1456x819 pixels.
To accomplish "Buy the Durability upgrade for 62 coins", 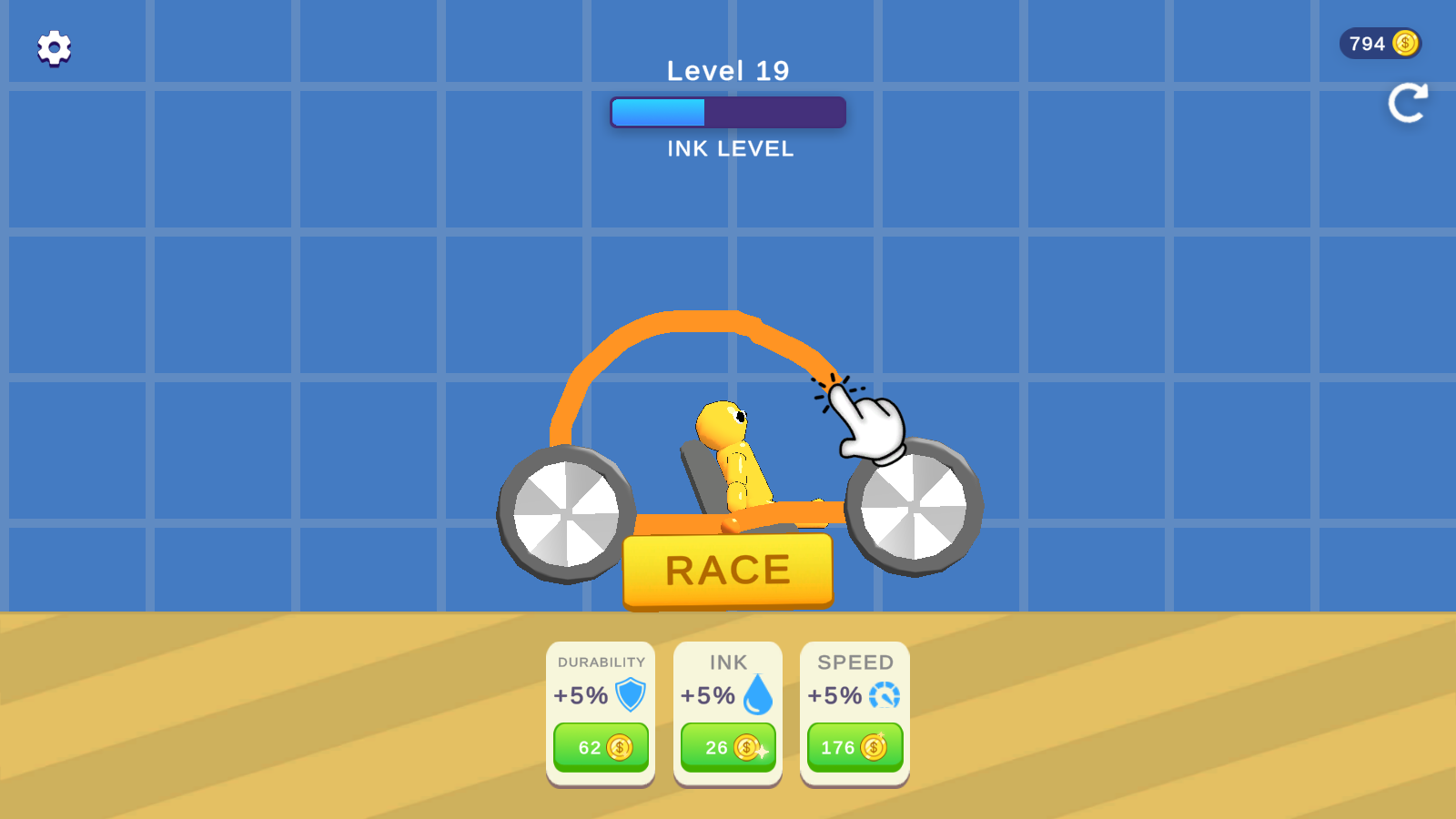I will point(600,748).
